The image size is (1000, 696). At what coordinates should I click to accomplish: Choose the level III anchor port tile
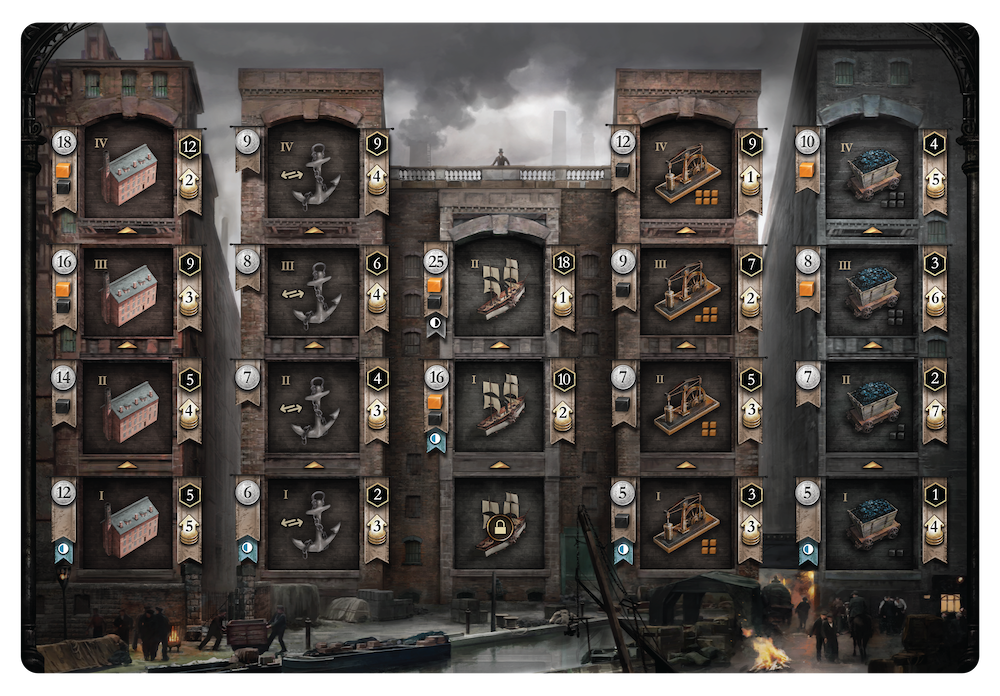311,292
